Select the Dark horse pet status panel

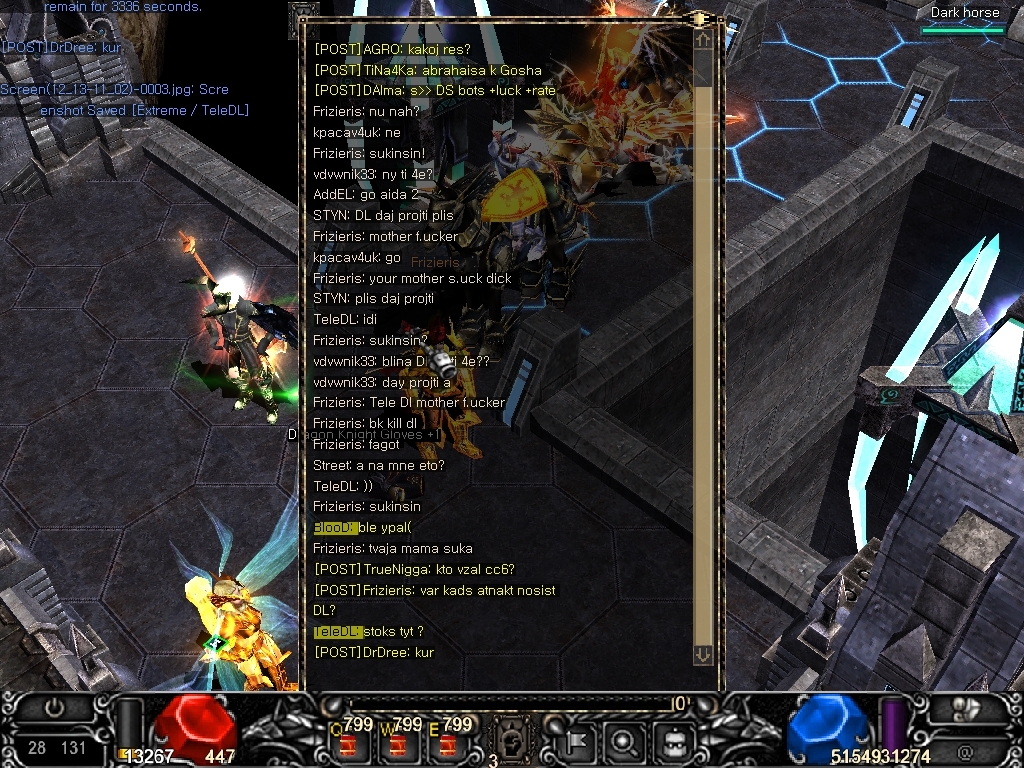coord(964,20)
